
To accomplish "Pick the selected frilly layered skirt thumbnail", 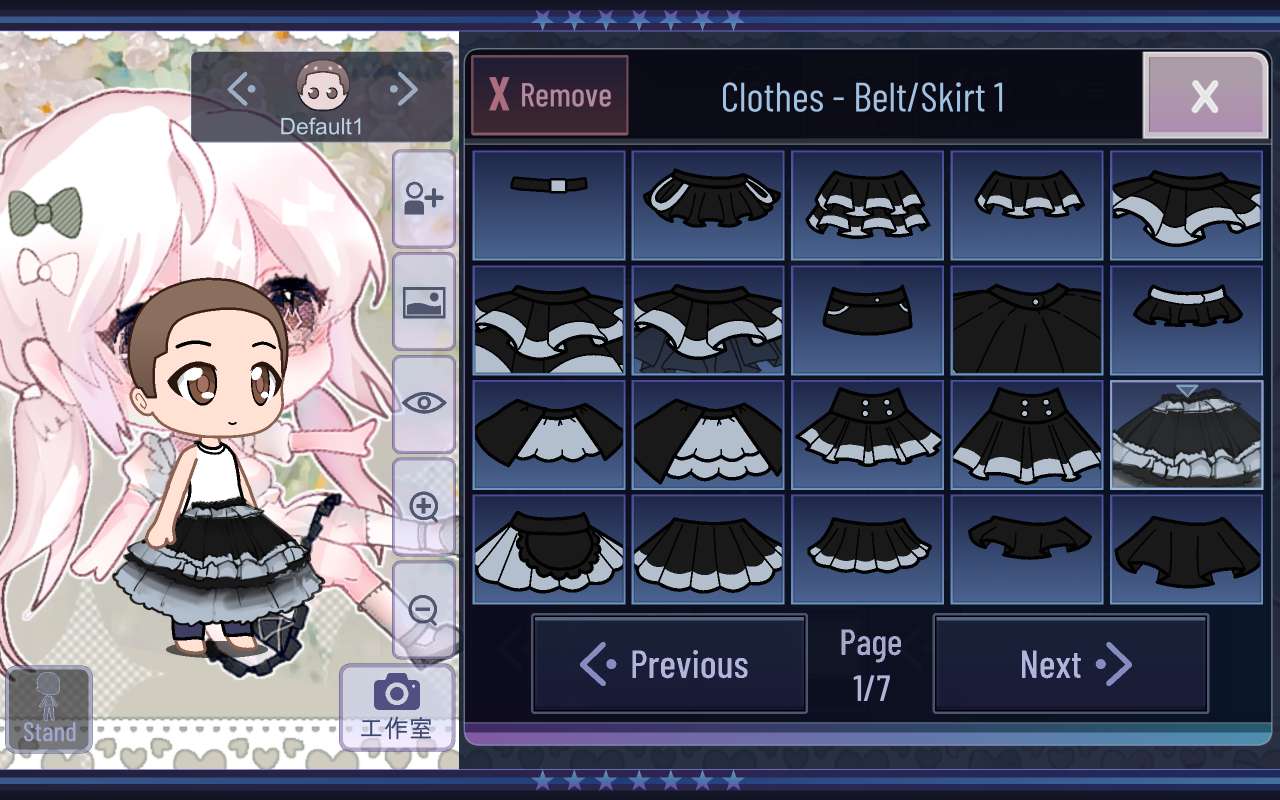I will (1186, 435).
